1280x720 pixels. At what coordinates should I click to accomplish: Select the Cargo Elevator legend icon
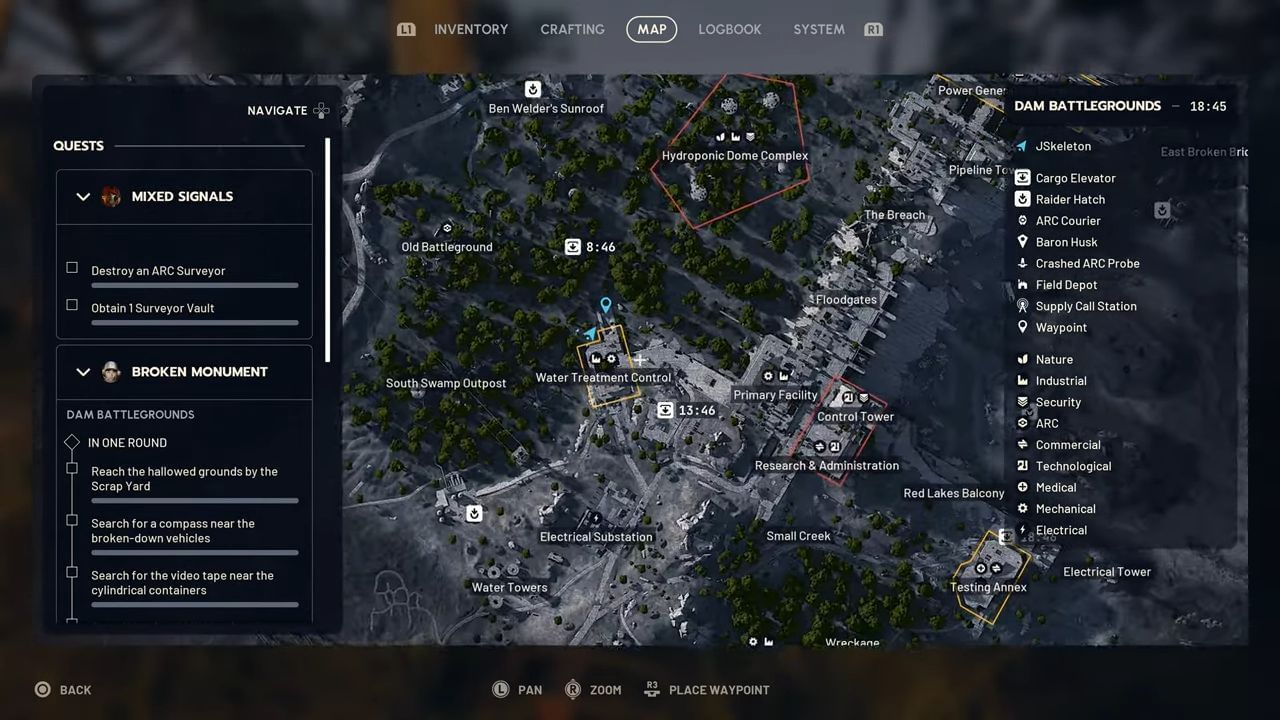tap(1022, 177)
